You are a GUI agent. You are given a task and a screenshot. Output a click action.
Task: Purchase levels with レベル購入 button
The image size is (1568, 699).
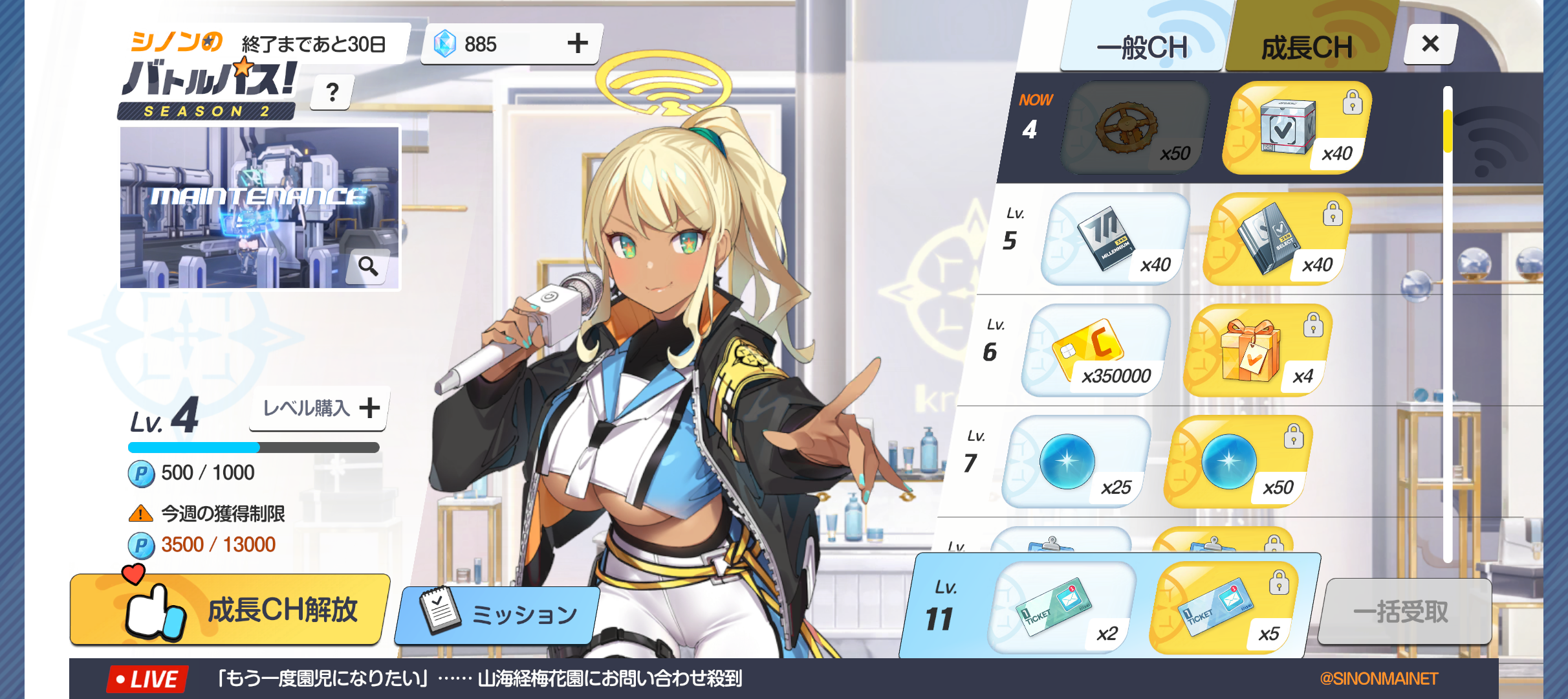pos(320,408)
